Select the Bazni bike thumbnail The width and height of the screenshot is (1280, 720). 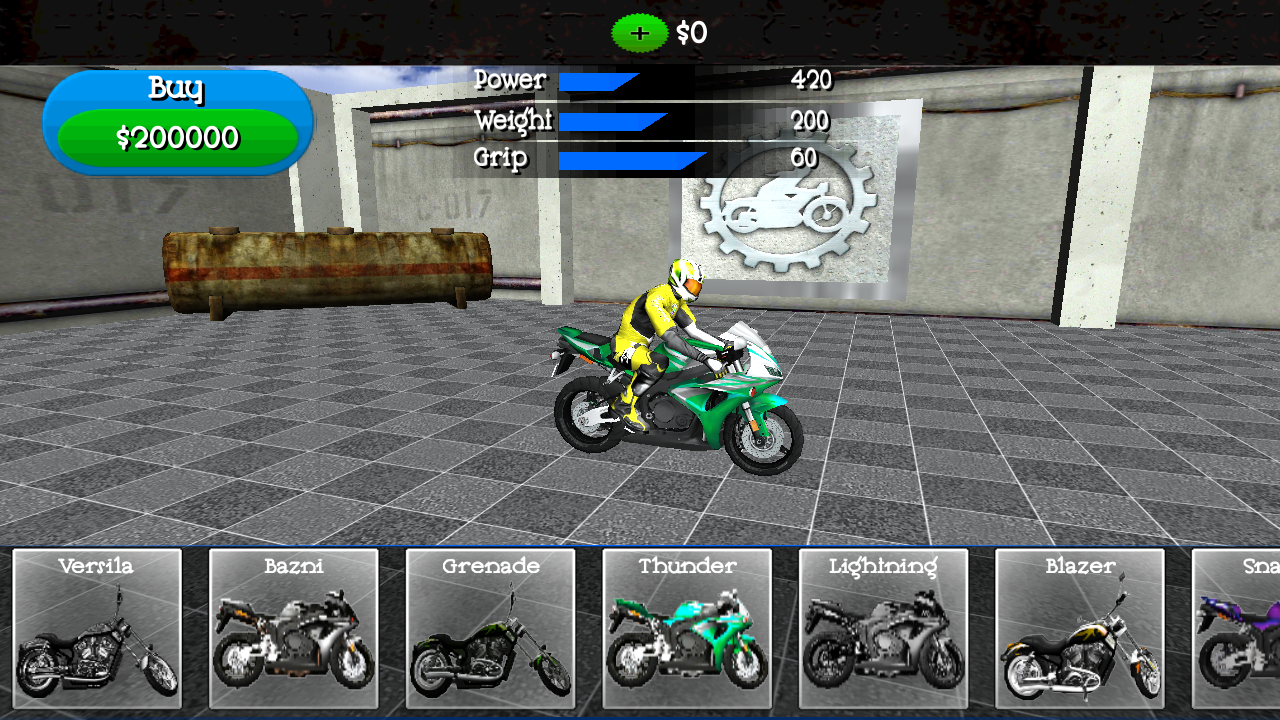point(293,630)
